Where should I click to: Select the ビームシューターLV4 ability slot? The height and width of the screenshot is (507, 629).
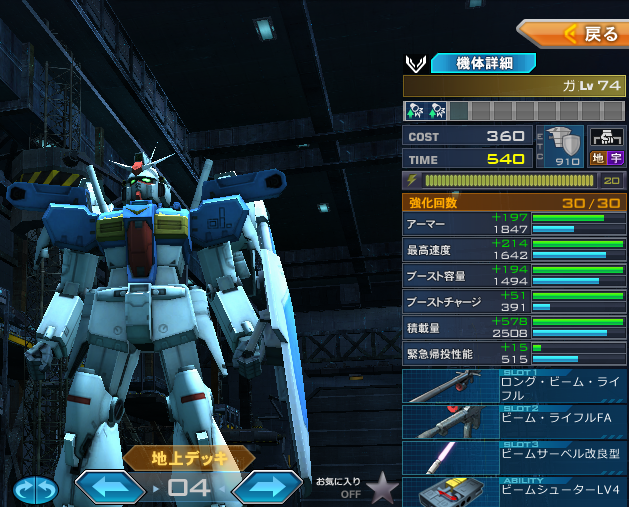pos(515,491)
